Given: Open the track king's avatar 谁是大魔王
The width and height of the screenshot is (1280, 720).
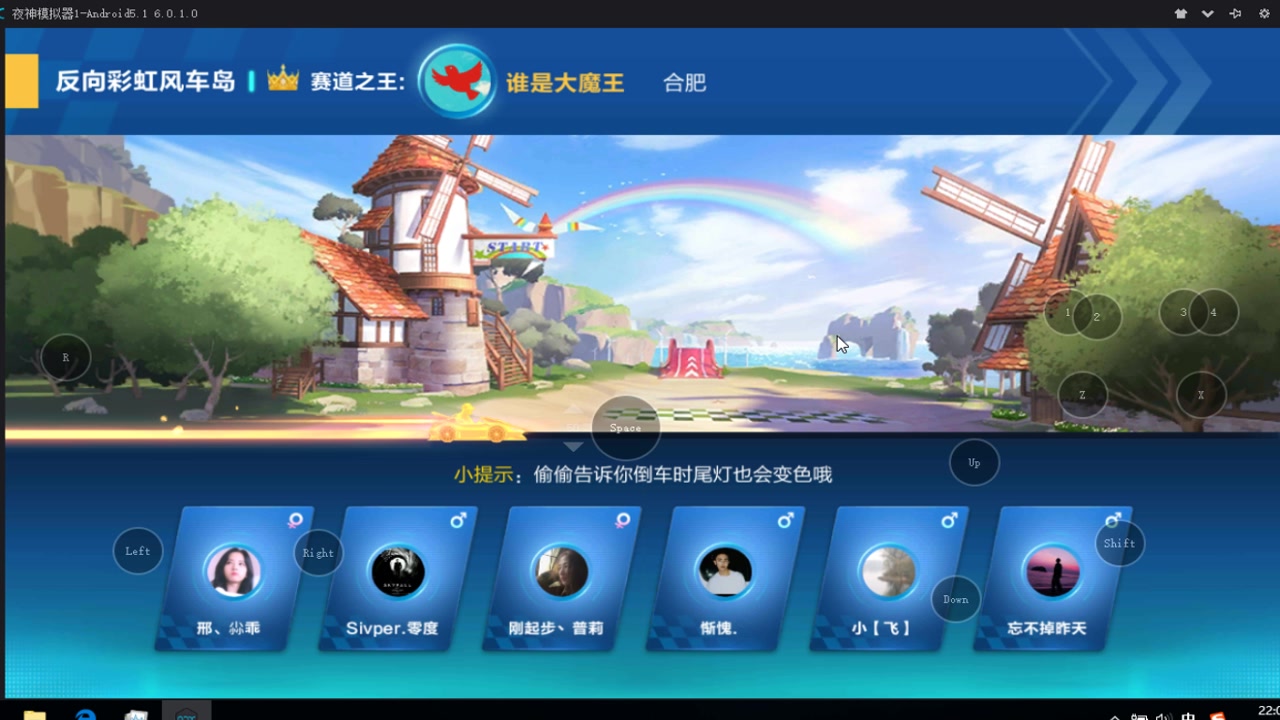Looking at the screenshot, I should coord(456,80).
